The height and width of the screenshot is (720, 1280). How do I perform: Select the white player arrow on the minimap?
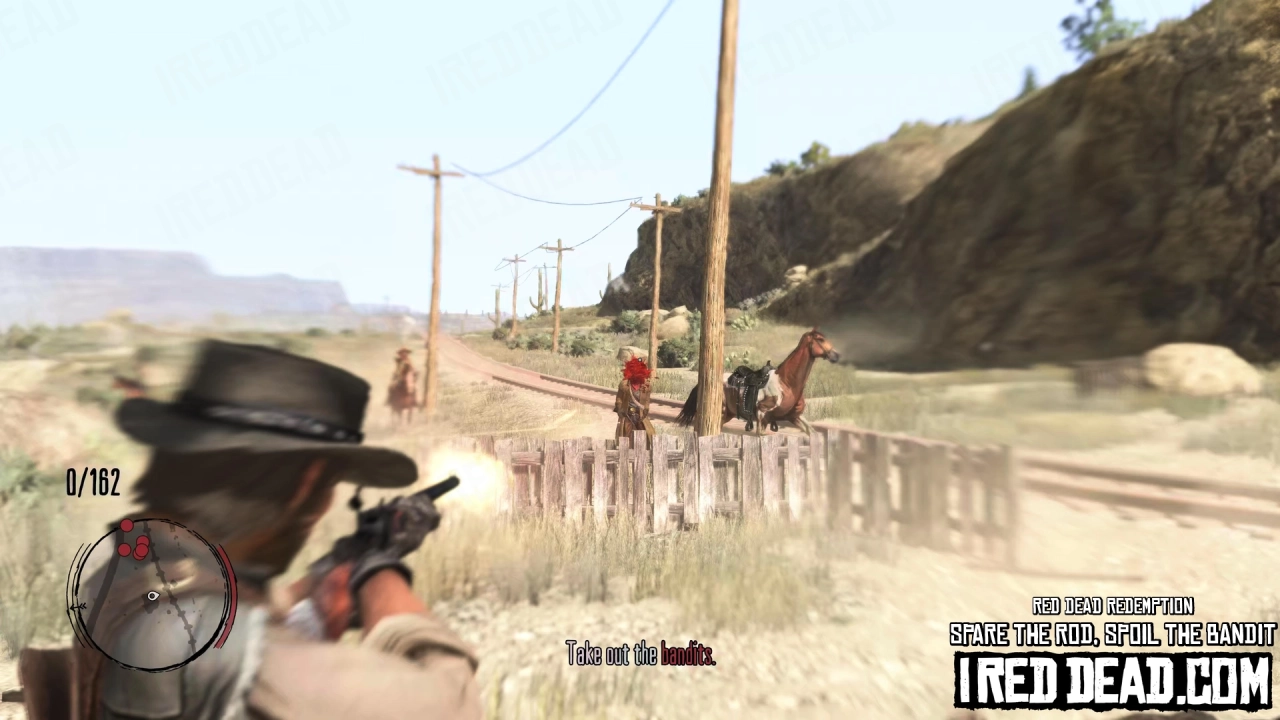153,595
